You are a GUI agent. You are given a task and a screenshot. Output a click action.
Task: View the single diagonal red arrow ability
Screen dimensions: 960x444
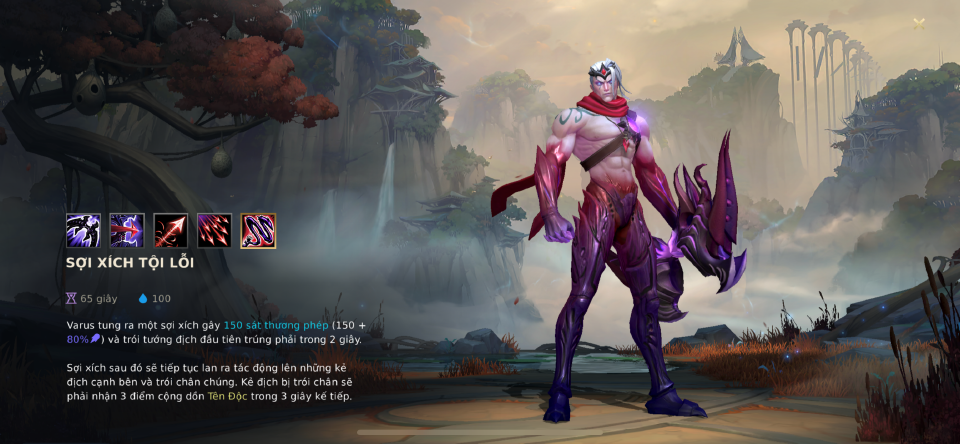(171, 231)
